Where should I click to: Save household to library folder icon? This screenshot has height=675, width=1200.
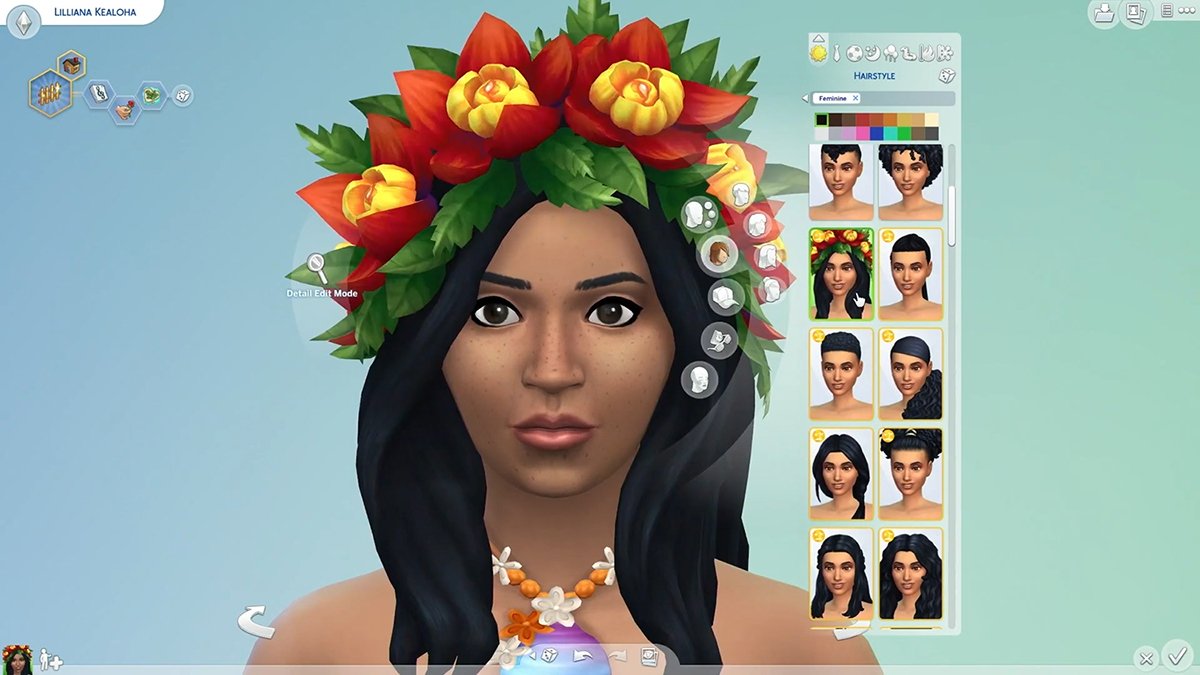[x=1104, y=14]
